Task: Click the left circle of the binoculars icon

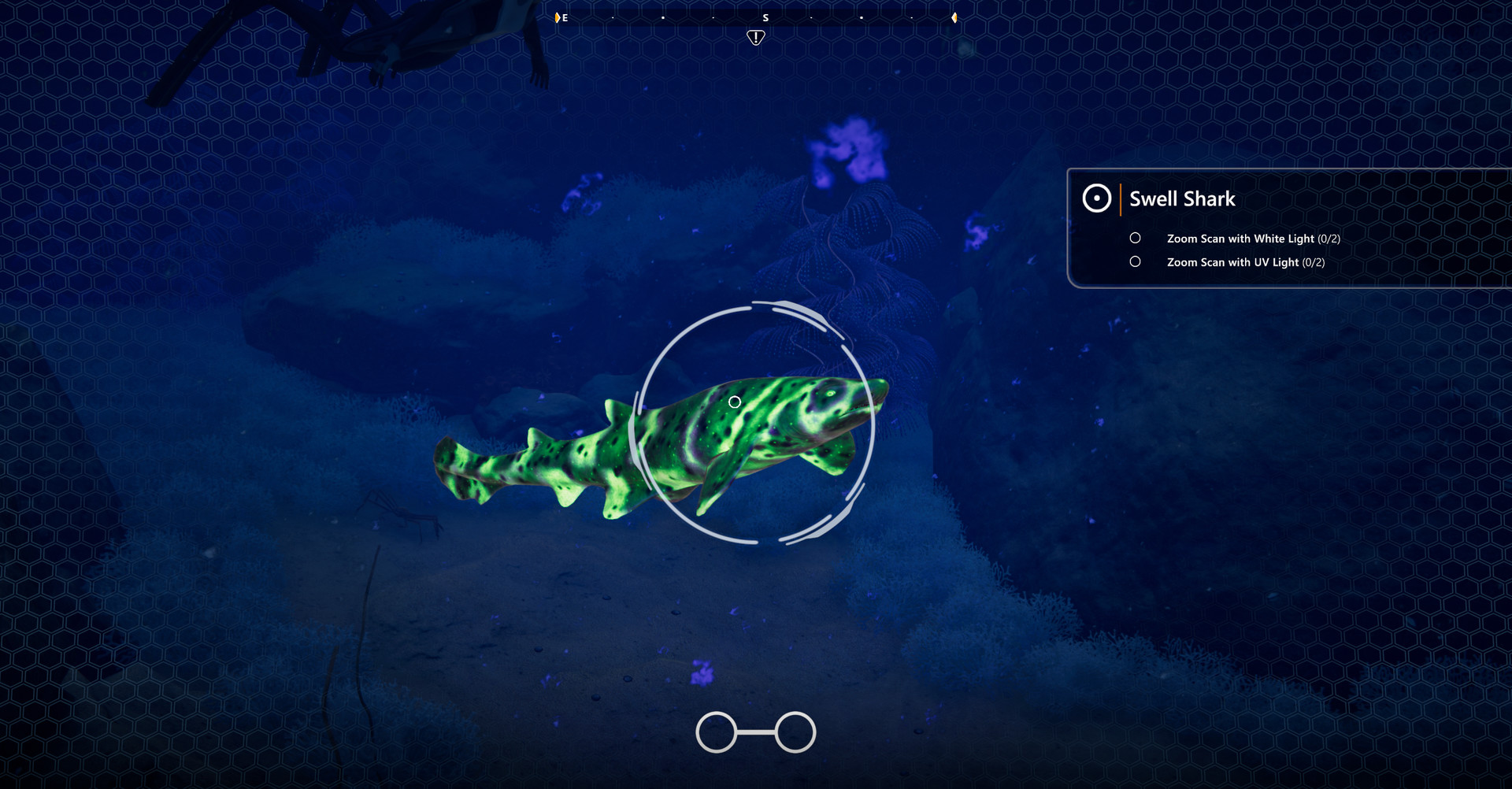Action: [x=715, y=731]
